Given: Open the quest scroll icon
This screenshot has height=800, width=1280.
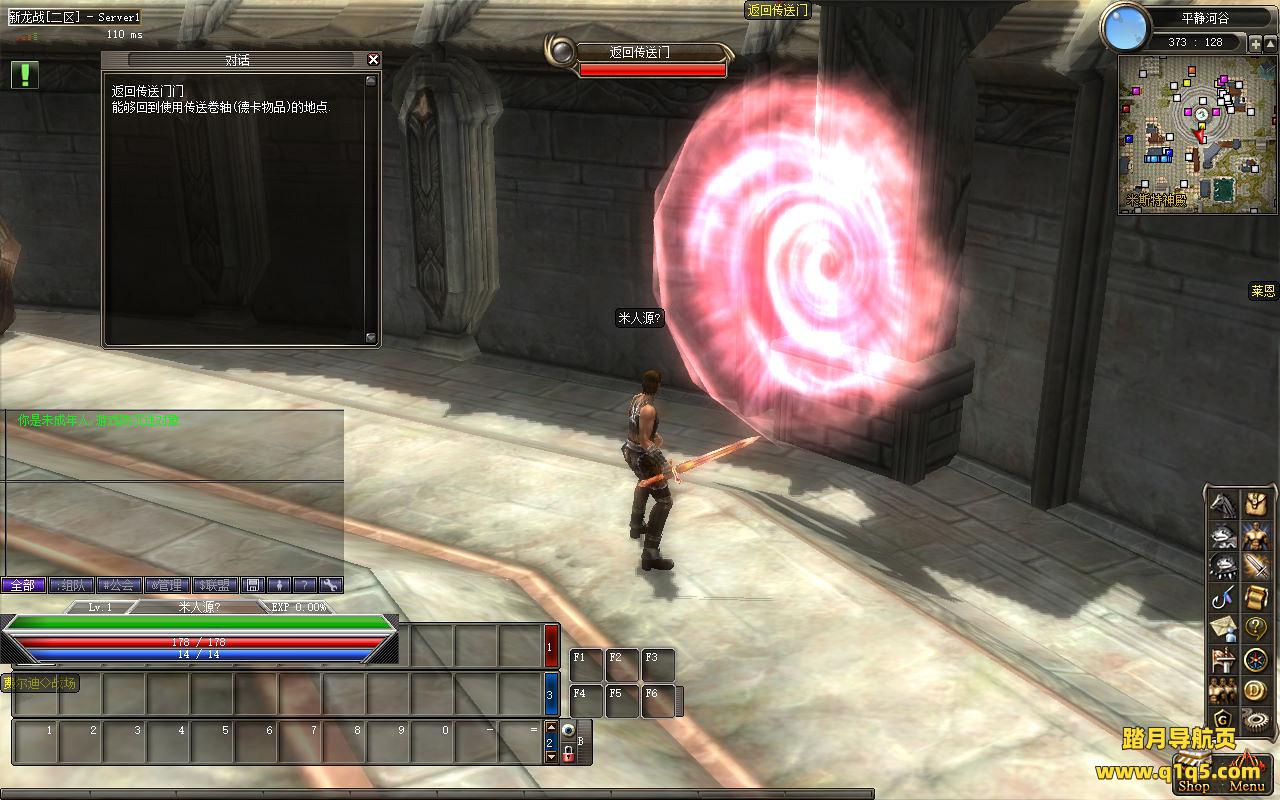Looking at the screenshot, I should 1255,598.
